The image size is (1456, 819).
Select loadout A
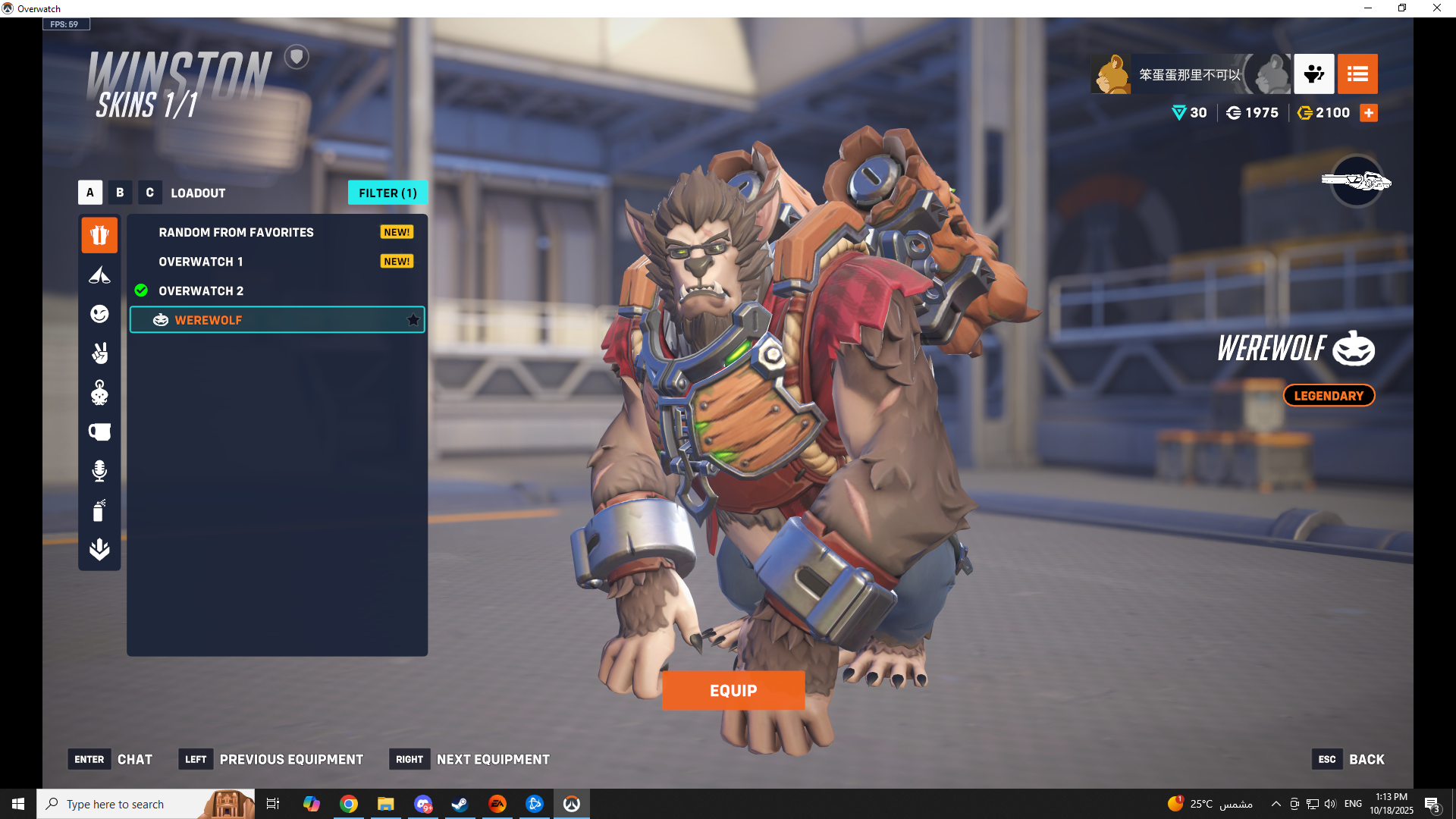click(90, 193)
